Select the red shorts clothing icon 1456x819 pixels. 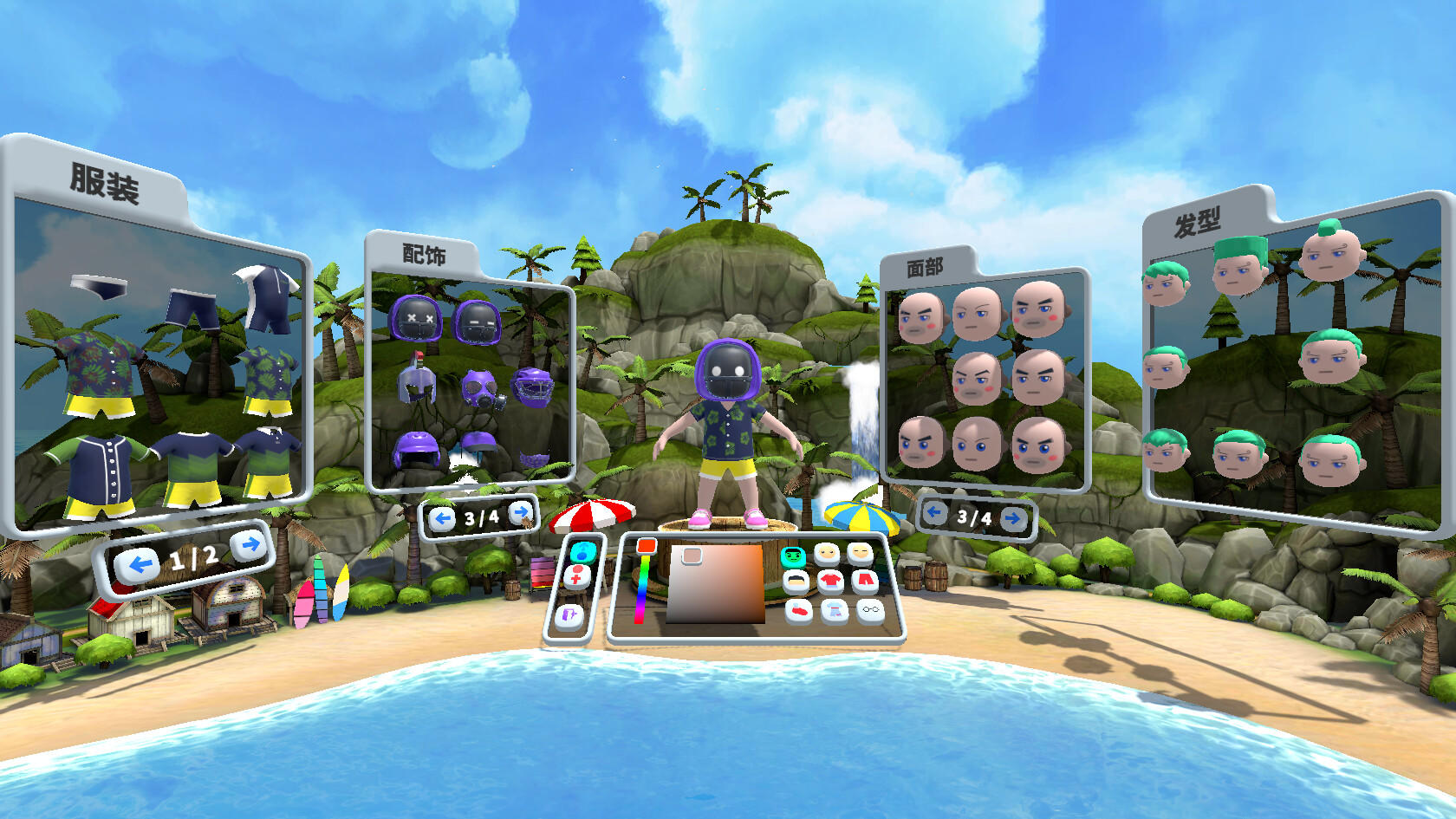863,578
